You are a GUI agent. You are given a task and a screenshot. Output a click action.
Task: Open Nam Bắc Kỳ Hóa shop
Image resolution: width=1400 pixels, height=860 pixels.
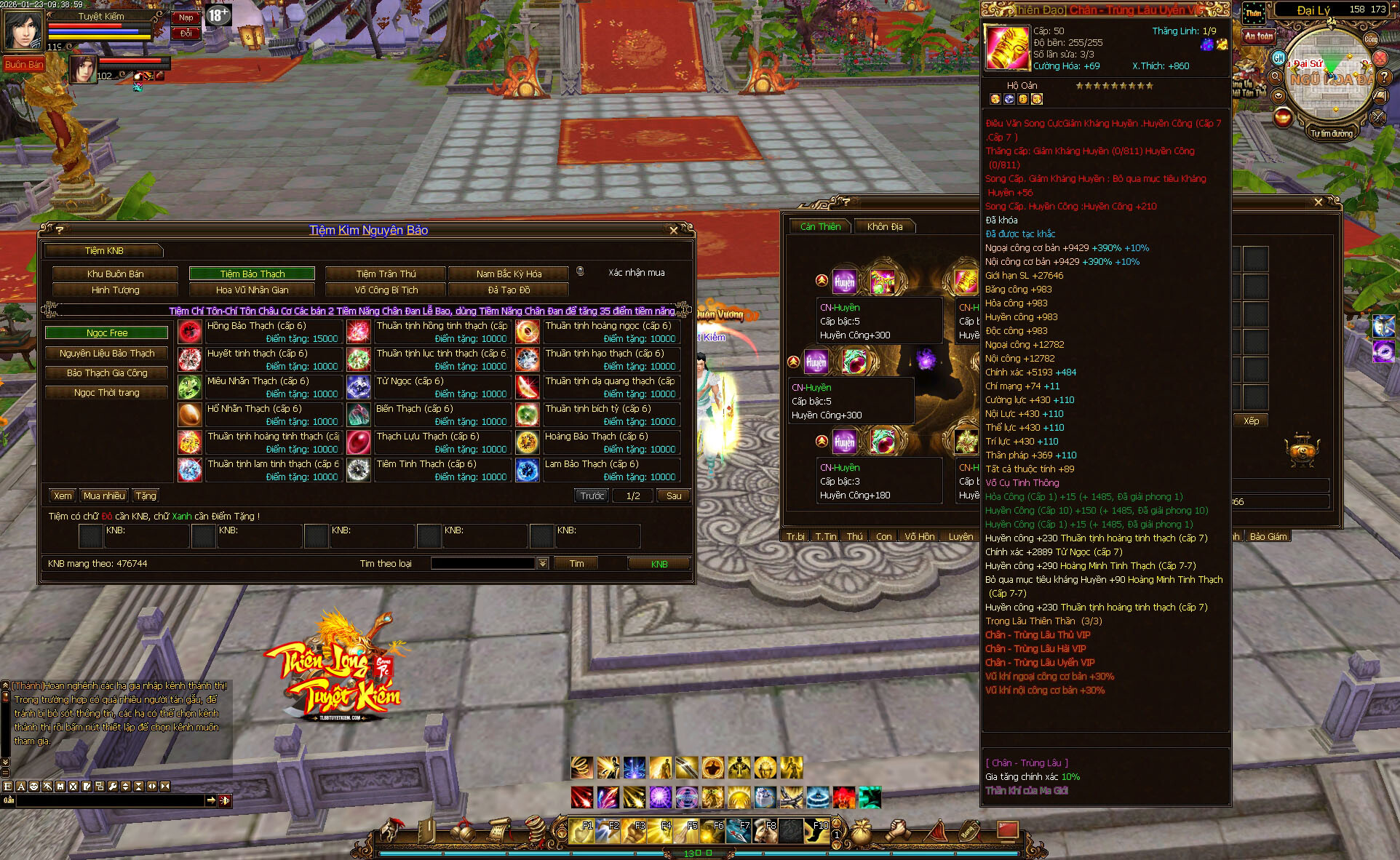tap(509, 274)
